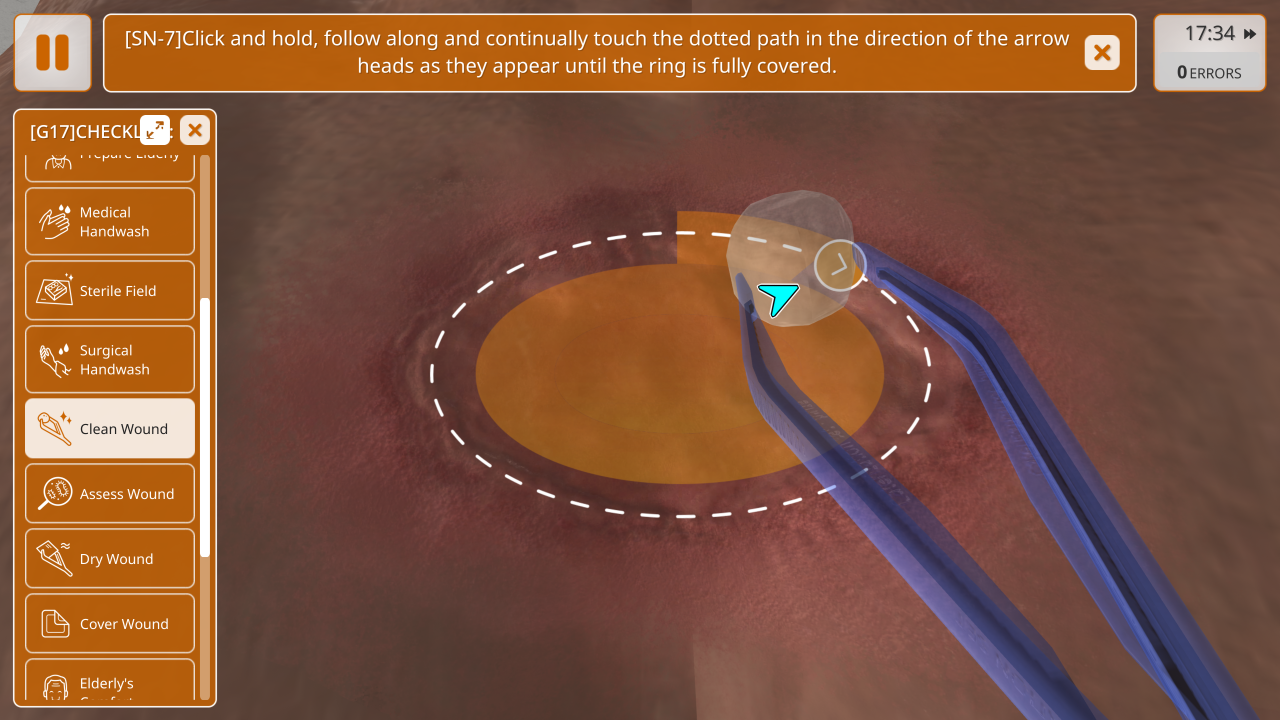
Task: Click the timer fast-forward arrows
Action: pyautogui.click(x=1250, y=34)
